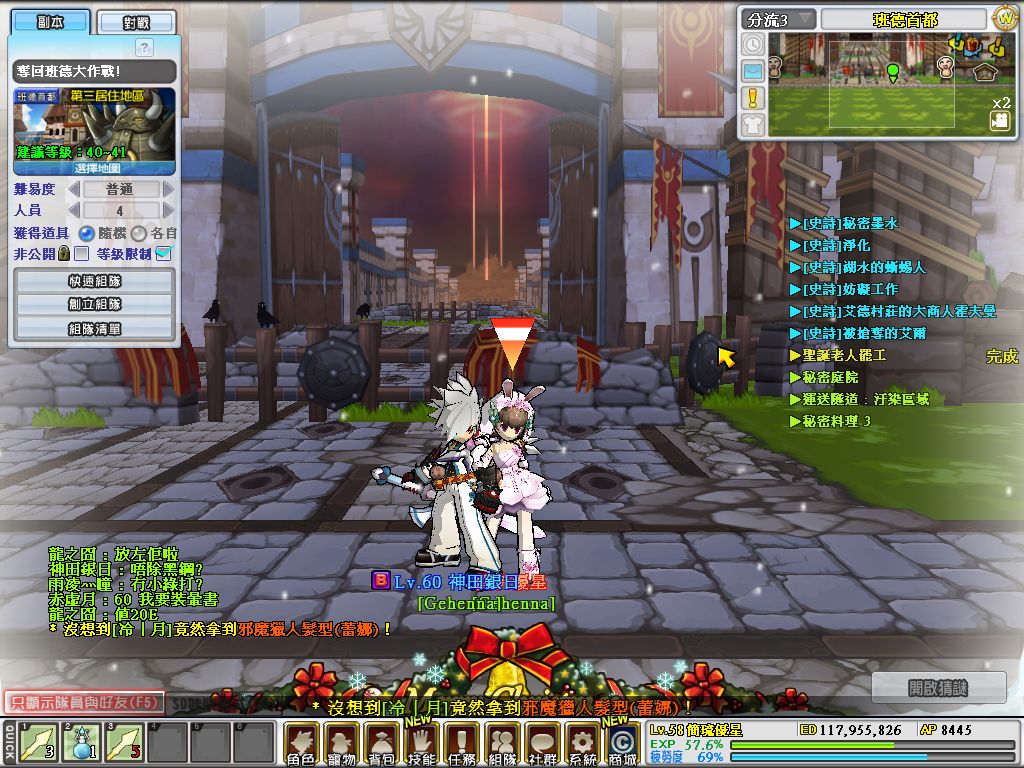Toggle 只顯示隊員與好友 chat filter
Viewport: 1024px width, 768px height.
tap(84, 703)
